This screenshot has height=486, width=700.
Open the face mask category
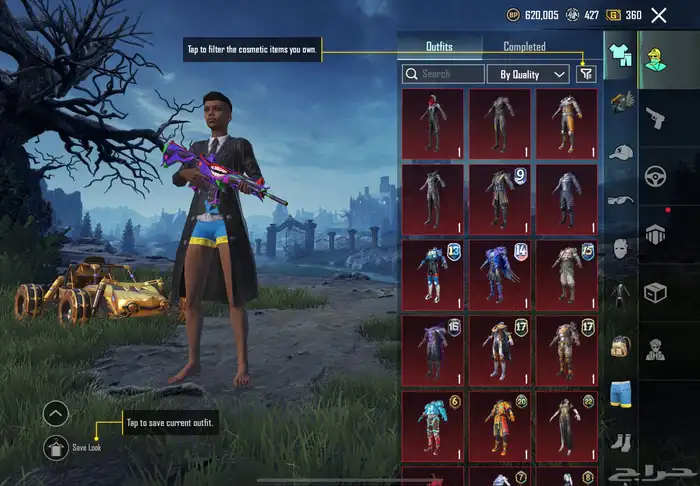tap(620, 248)
